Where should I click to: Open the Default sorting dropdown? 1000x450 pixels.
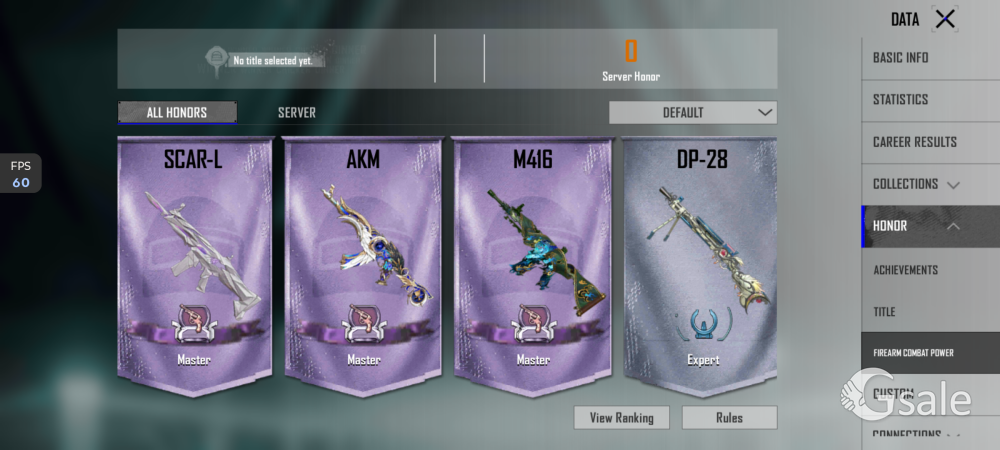coord(692,112)
